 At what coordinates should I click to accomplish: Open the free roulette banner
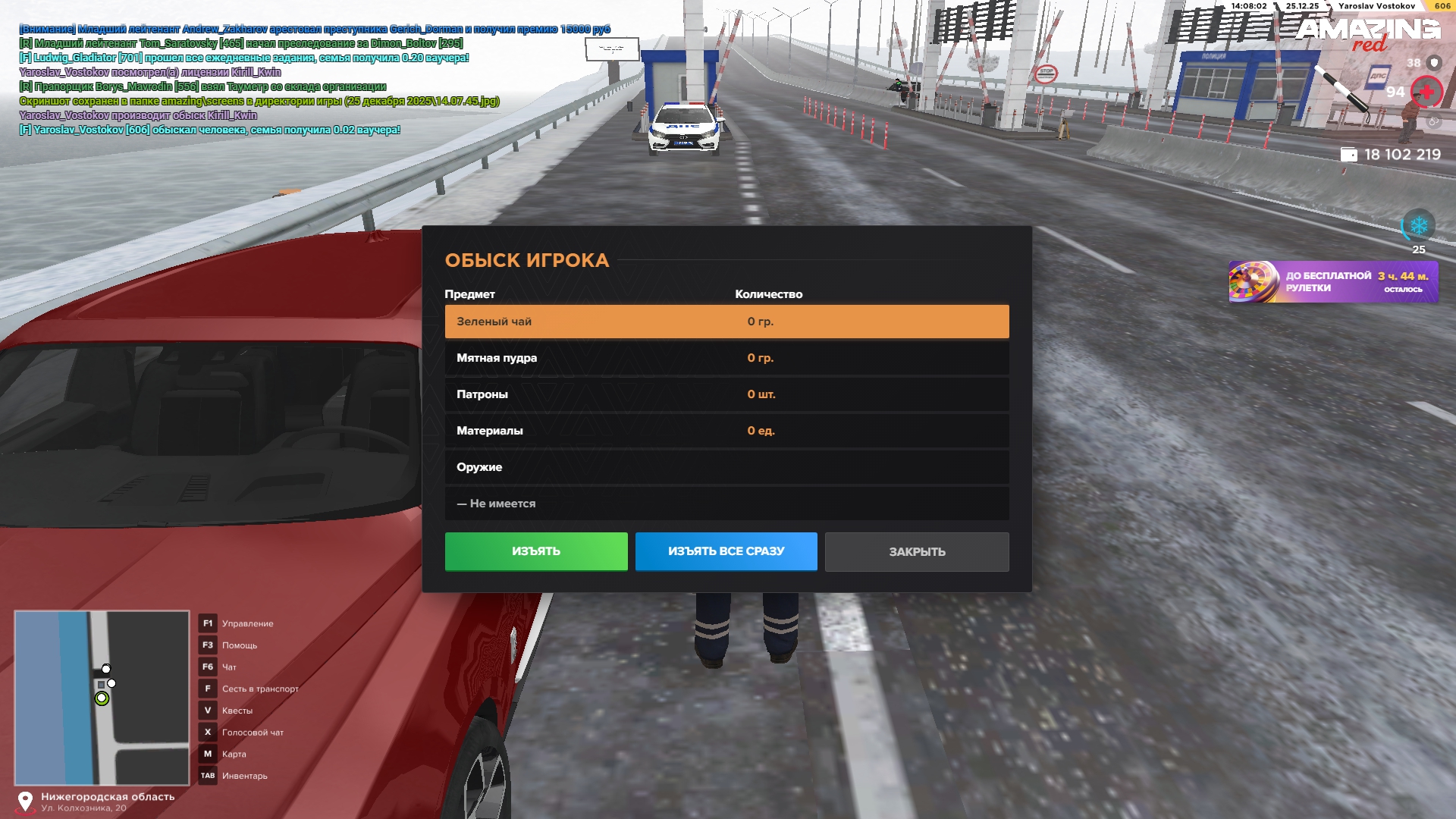pyautogui.click(x=1332, y=282)
